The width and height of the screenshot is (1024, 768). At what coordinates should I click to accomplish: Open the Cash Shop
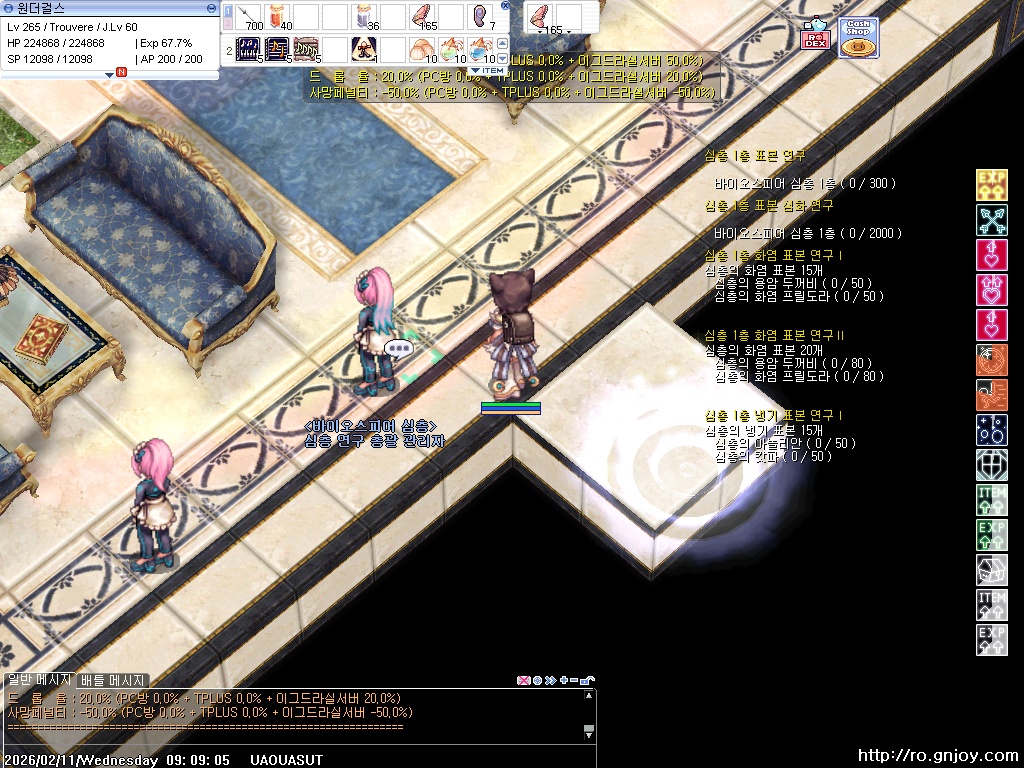857,37
